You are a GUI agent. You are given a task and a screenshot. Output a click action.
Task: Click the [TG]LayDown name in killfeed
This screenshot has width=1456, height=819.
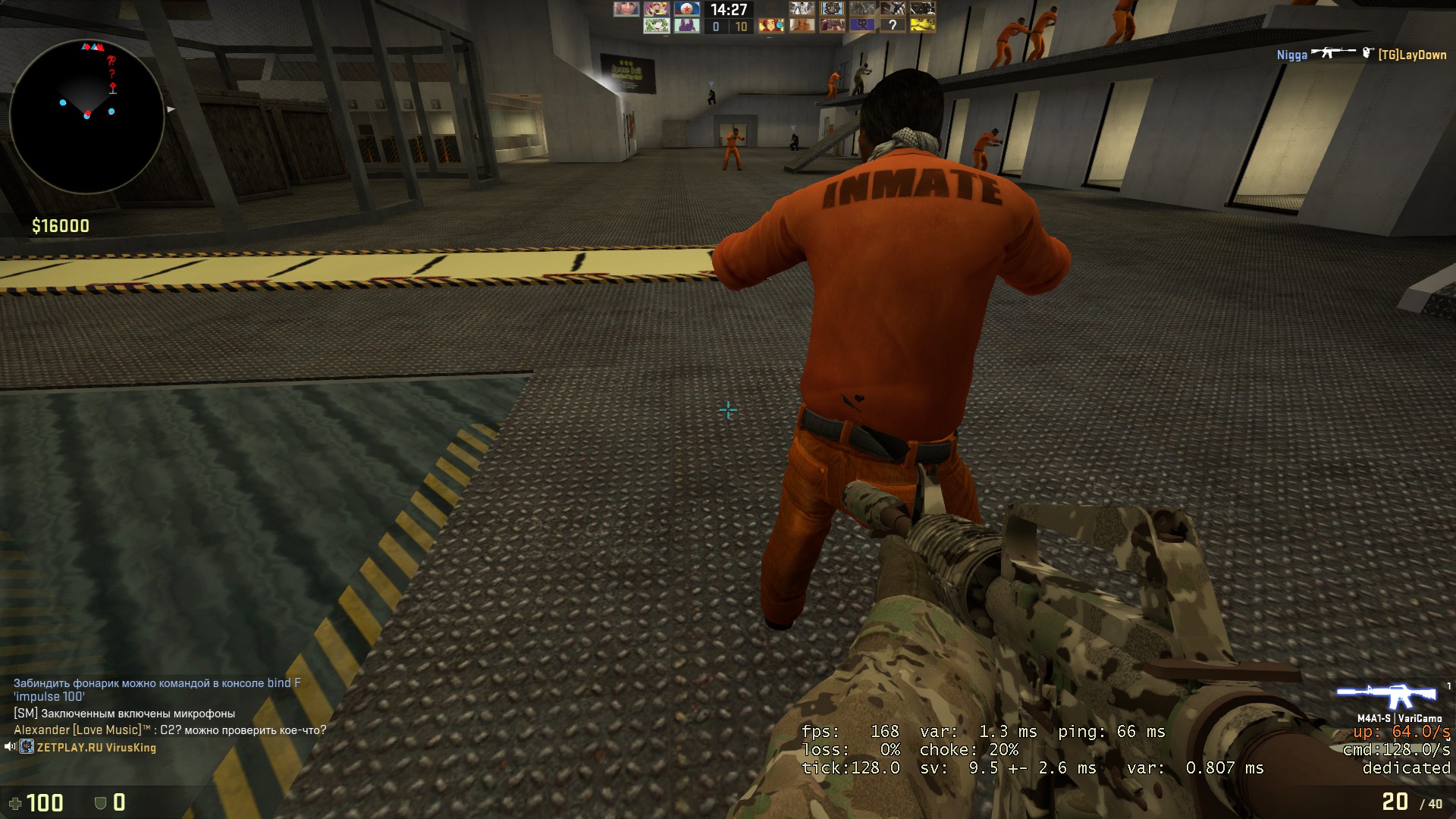click(x=1412, y=55)
